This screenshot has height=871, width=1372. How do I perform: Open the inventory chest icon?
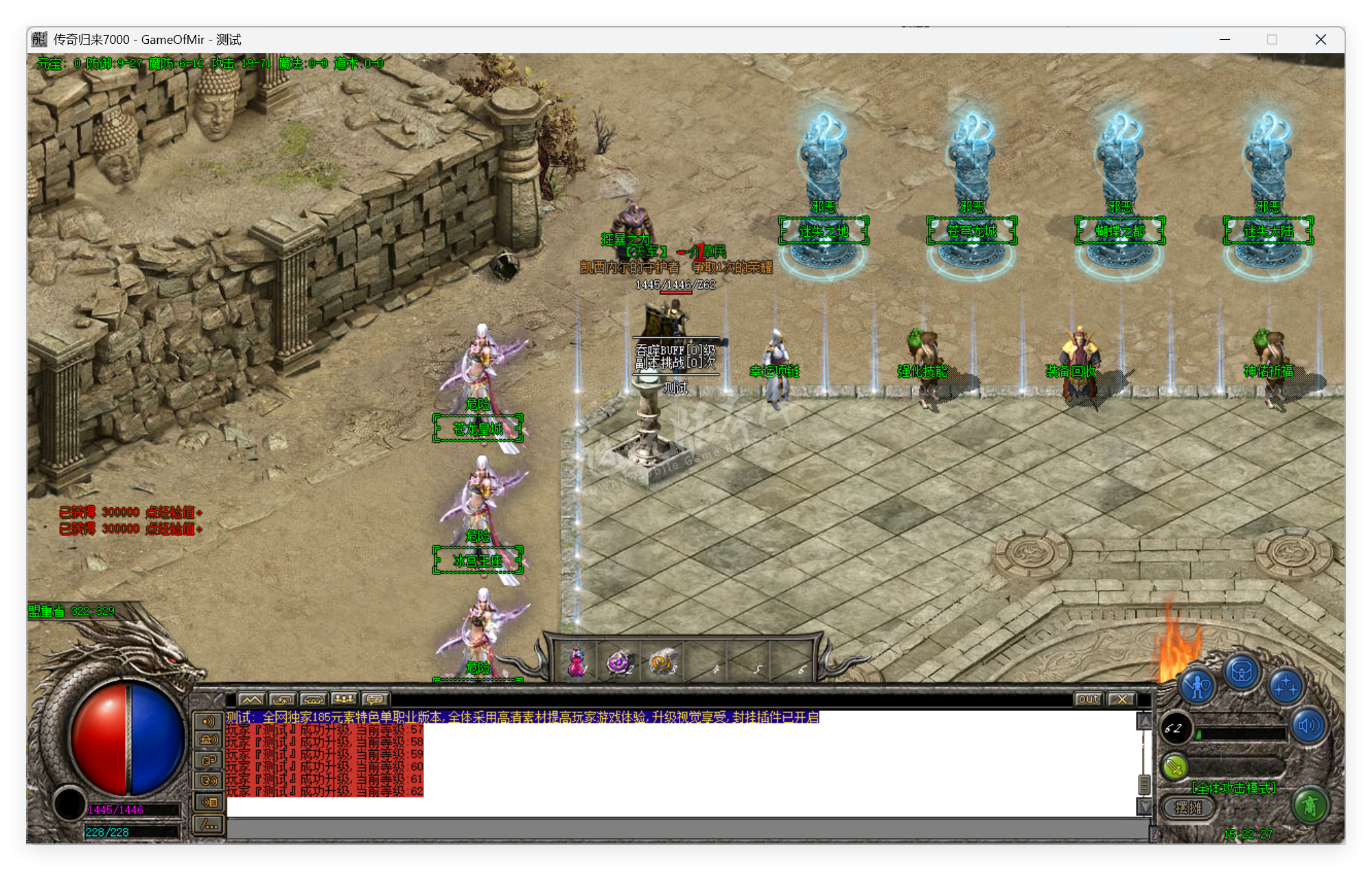pyautogui.click(x=1242, y=673)
